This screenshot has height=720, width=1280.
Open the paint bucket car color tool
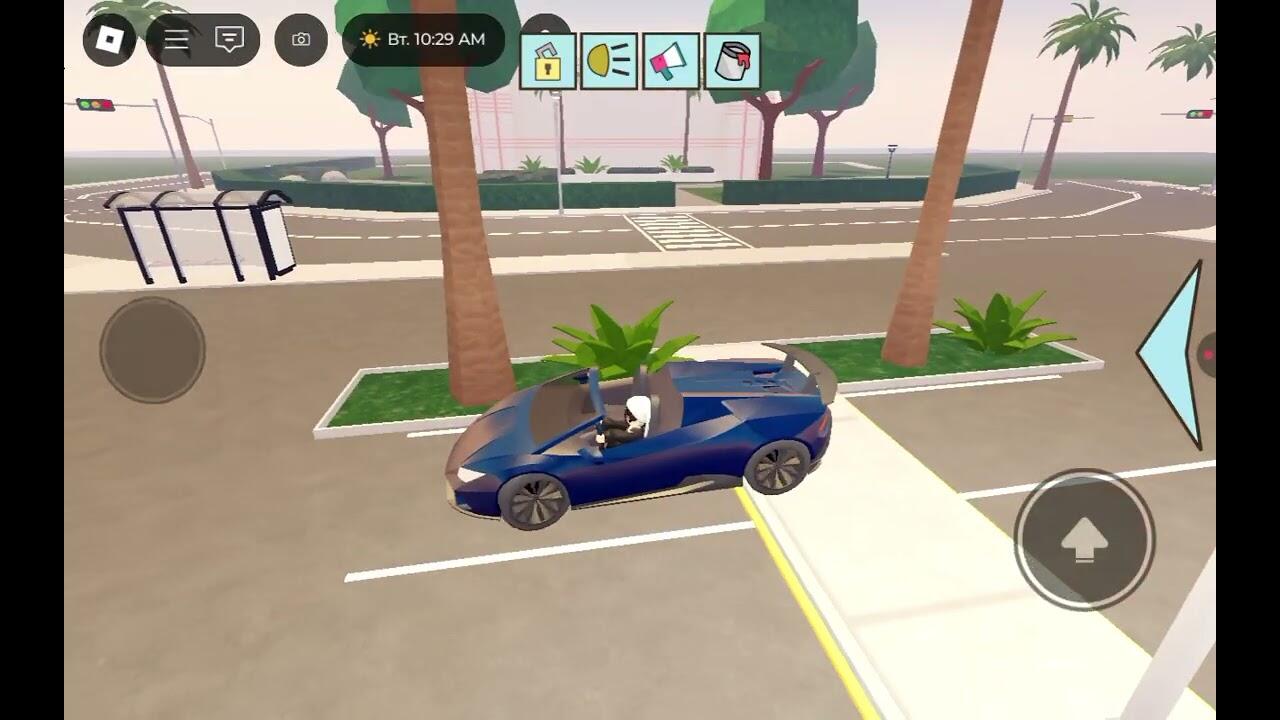point(732,62)
